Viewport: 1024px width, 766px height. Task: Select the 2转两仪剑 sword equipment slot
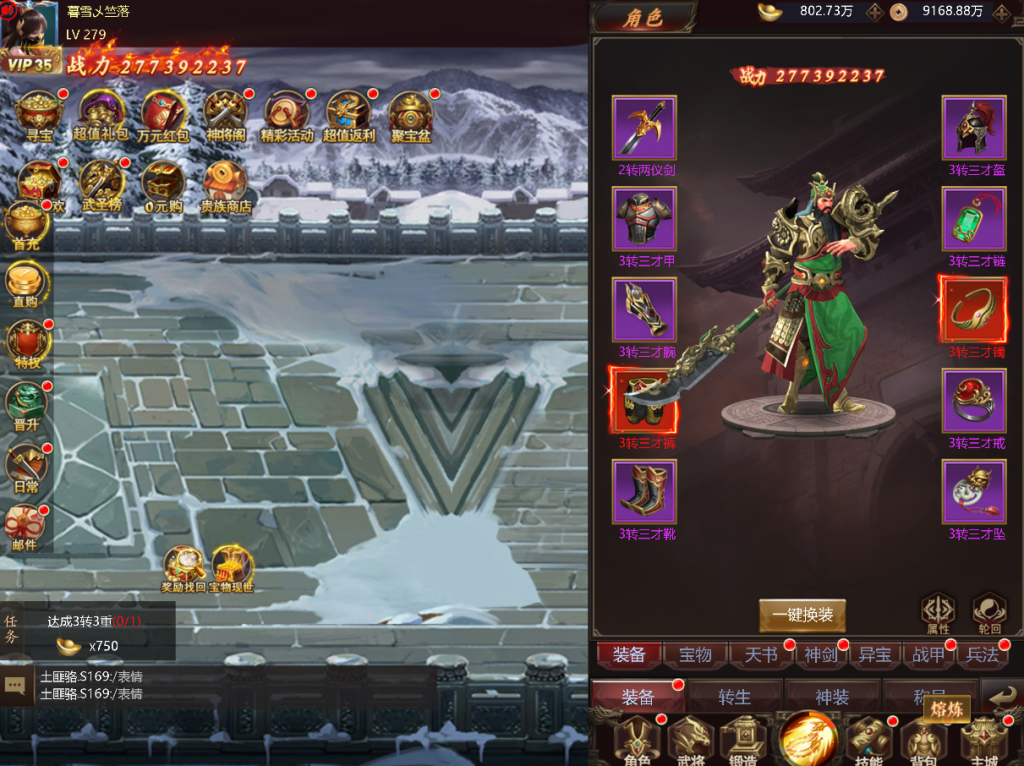point(645,128)
